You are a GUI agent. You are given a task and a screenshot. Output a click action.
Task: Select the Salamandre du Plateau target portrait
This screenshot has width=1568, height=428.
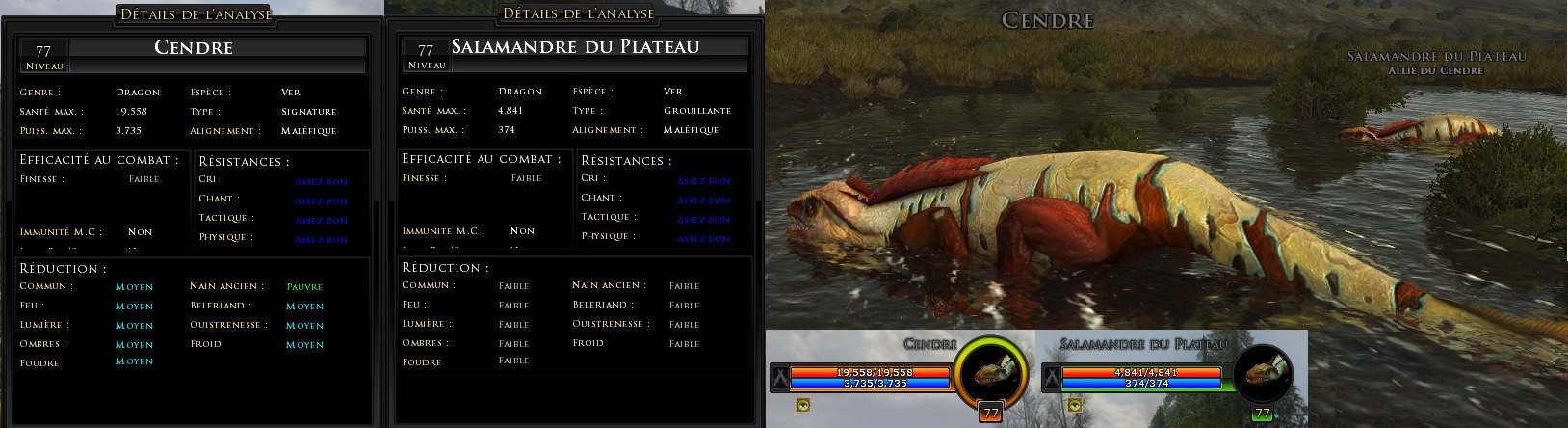pos(1263,375)
